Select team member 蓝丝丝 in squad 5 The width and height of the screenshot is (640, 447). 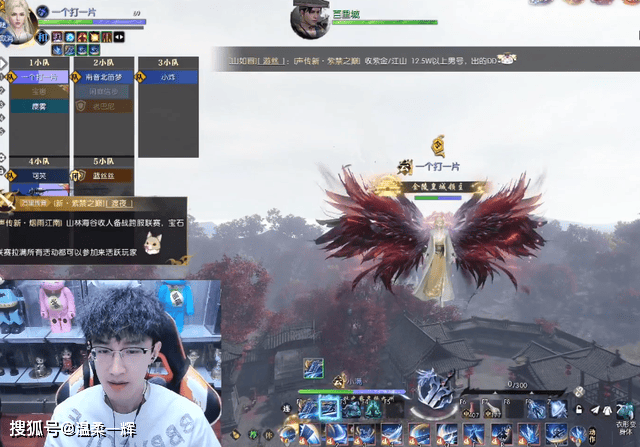tap(105, 175)
